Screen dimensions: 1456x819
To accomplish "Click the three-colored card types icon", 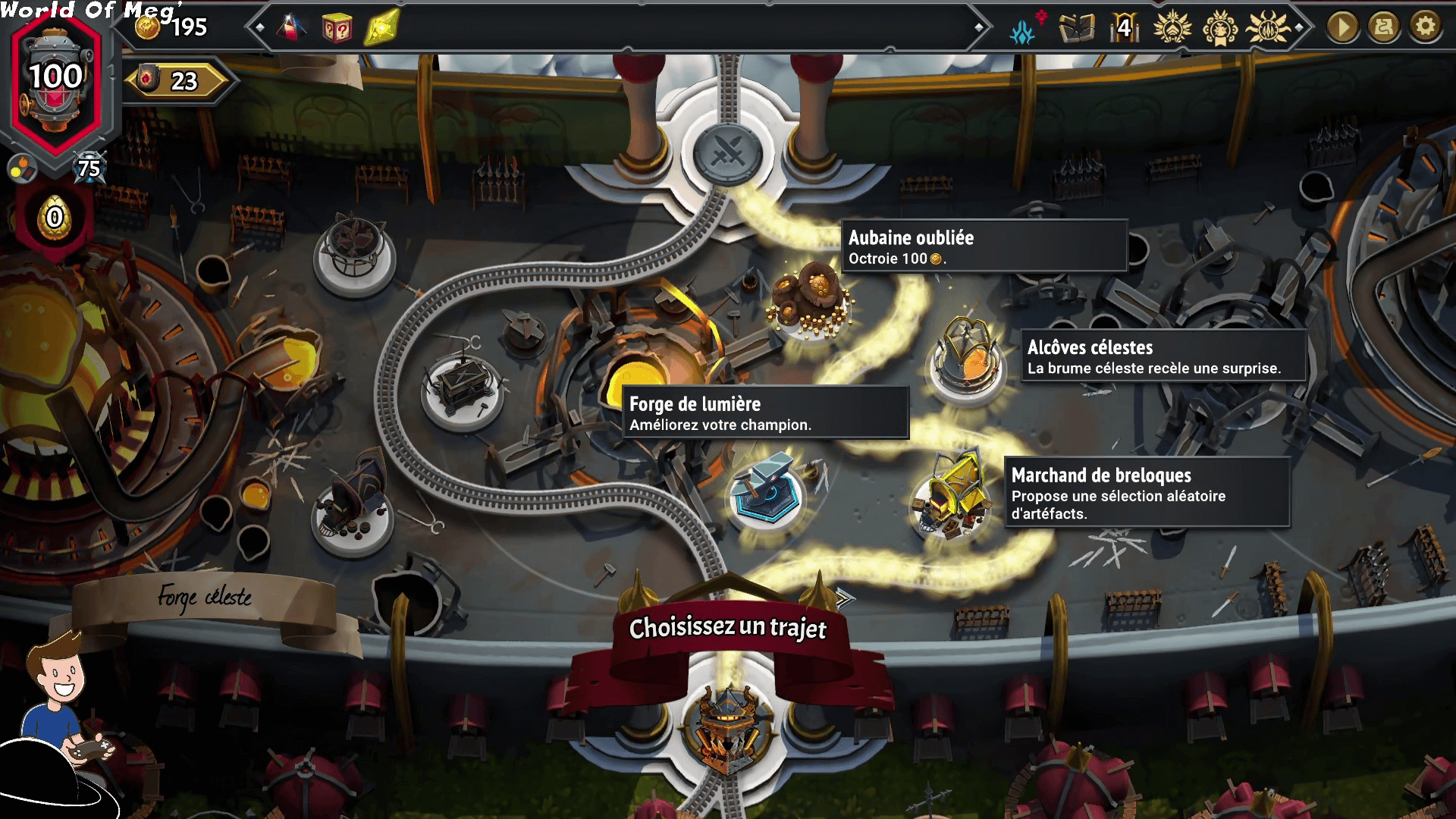I will (x=22, y=168).
